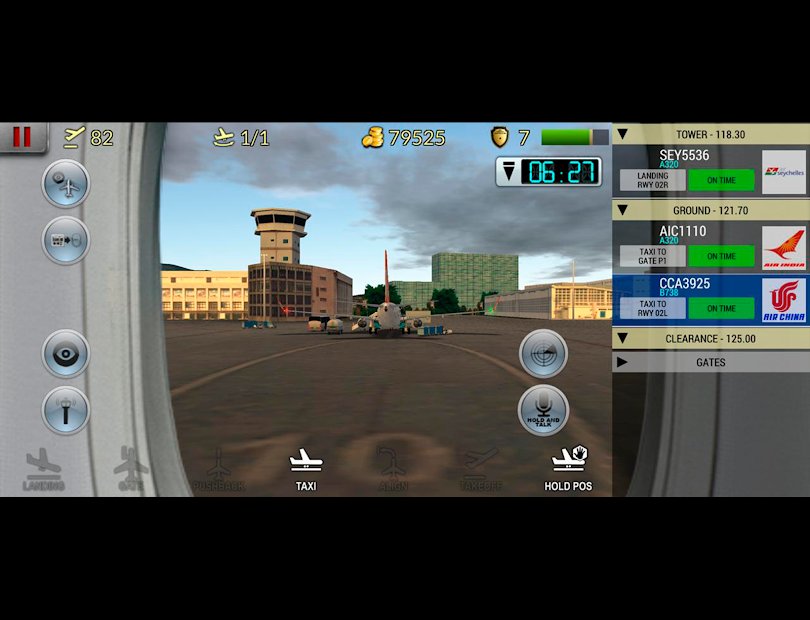Issue the Taxi command
The image size is (810, 620).
[306, 469]
